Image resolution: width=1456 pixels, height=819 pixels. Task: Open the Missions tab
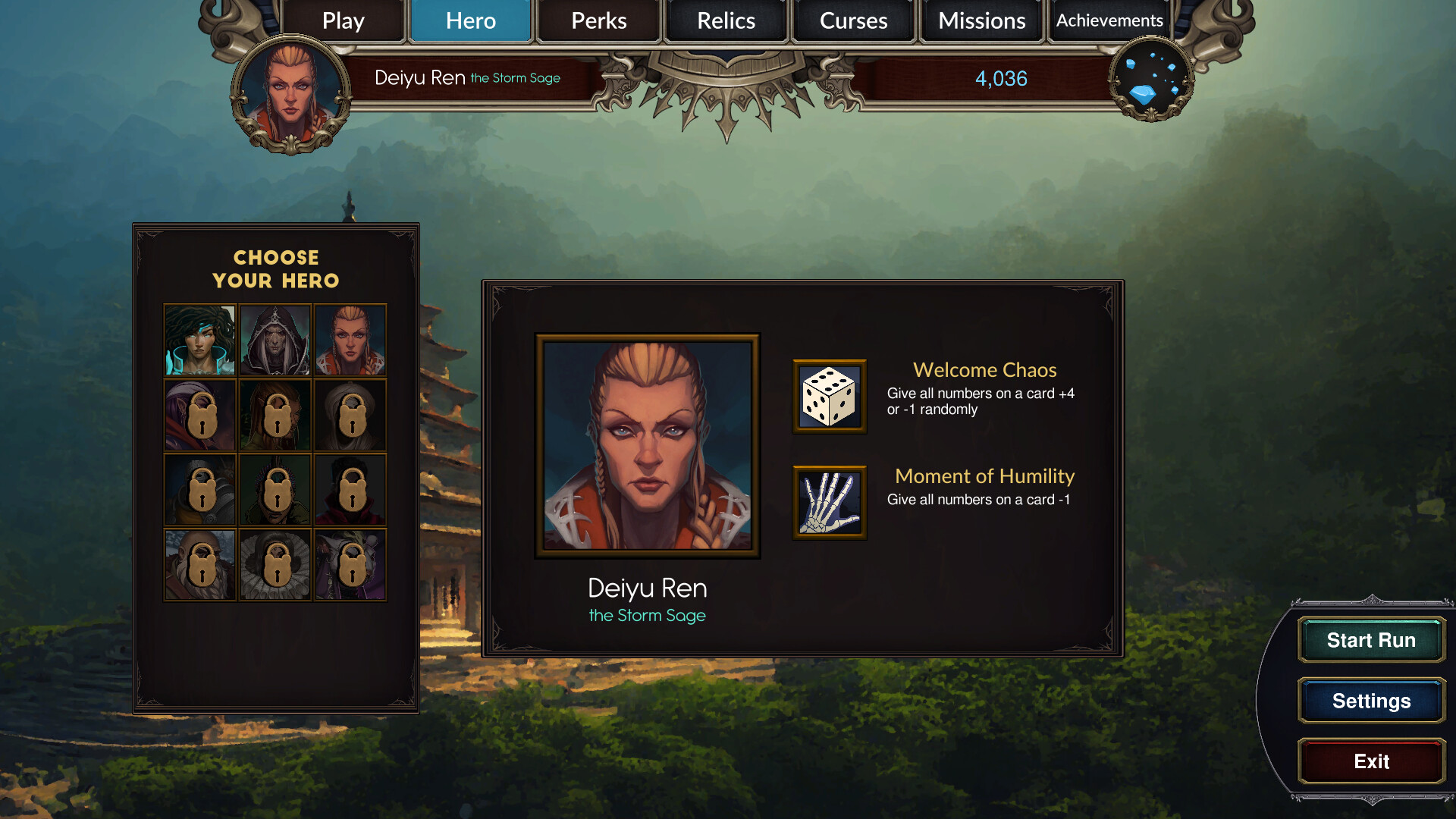pos(981,20)
